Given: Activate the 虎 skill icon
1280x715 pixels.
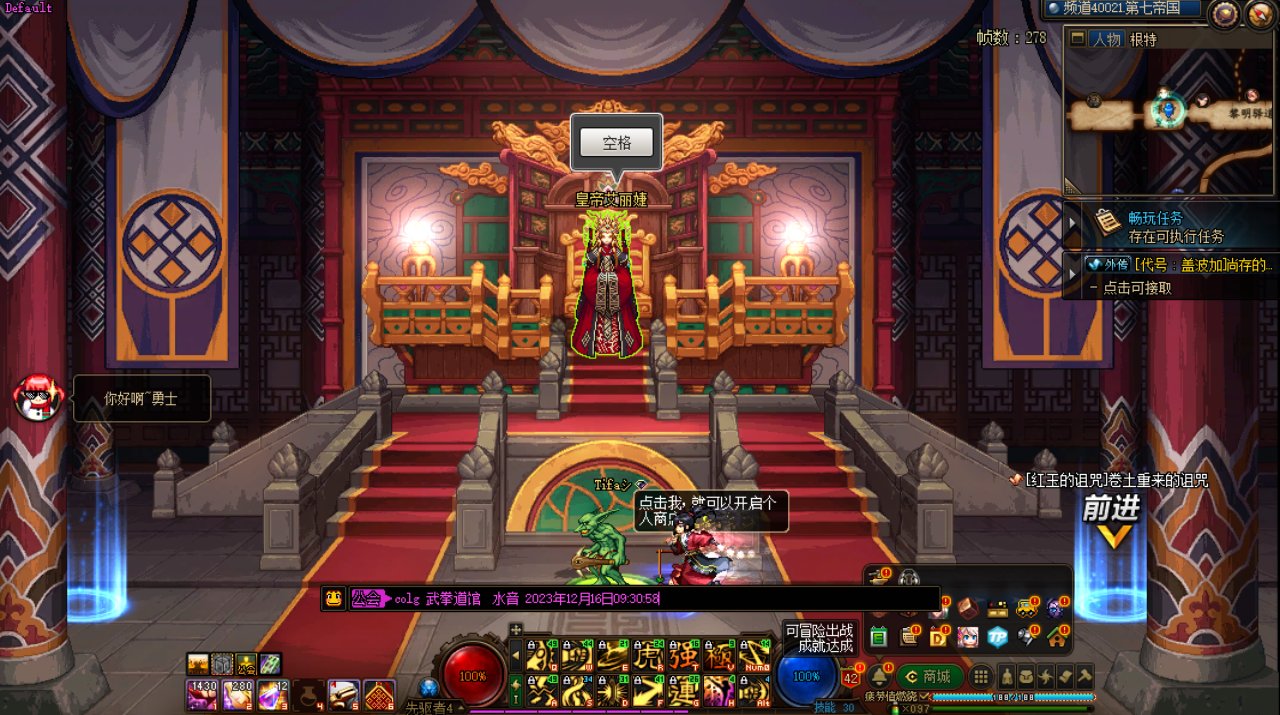Looking at the screenshot, I should pyautogui.click(x=649, y=655).
